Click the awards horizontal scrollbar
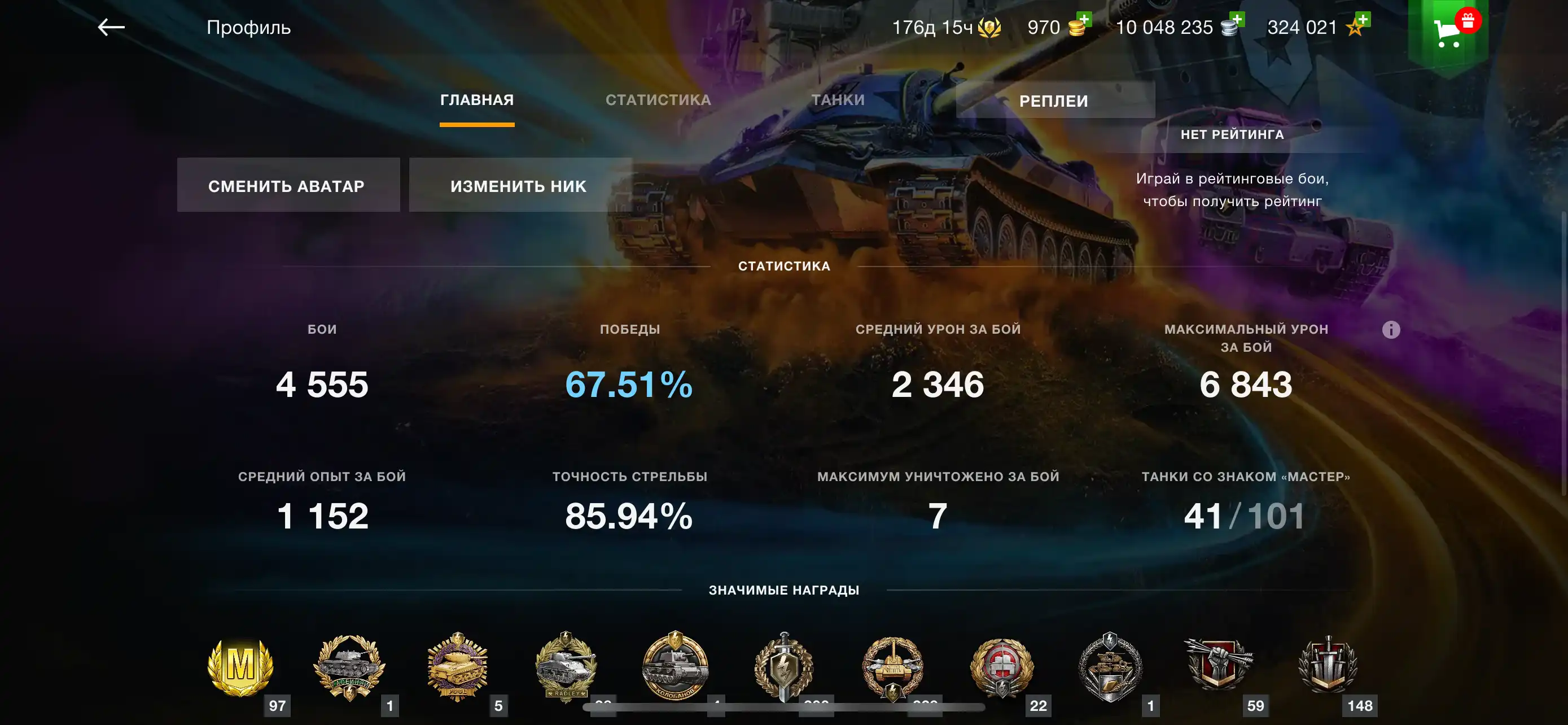 point(783,707)
